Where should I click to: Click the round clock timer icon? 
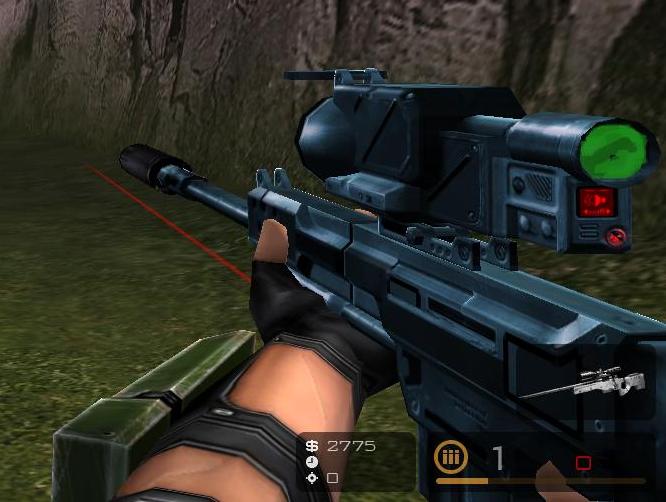pyautogui.click(x=312, y=462)
